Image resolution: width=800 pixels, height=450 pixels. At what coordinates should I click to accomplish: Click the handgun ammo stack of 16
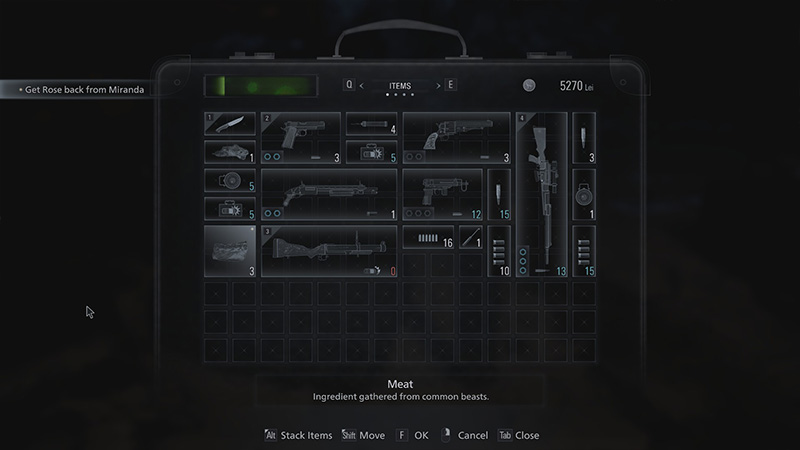pyautogui.click(x=428, y=237)
